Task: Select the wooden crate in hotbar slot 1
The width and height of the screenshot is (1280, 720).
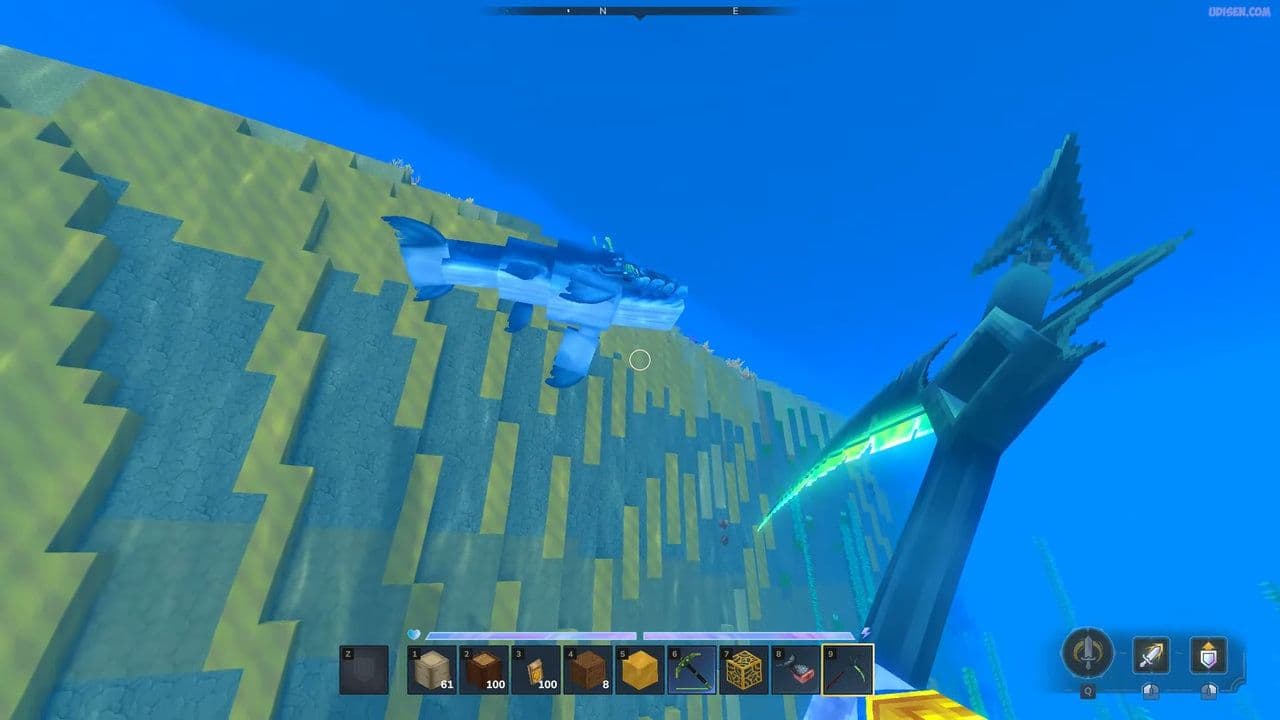Action: [430, 670]
